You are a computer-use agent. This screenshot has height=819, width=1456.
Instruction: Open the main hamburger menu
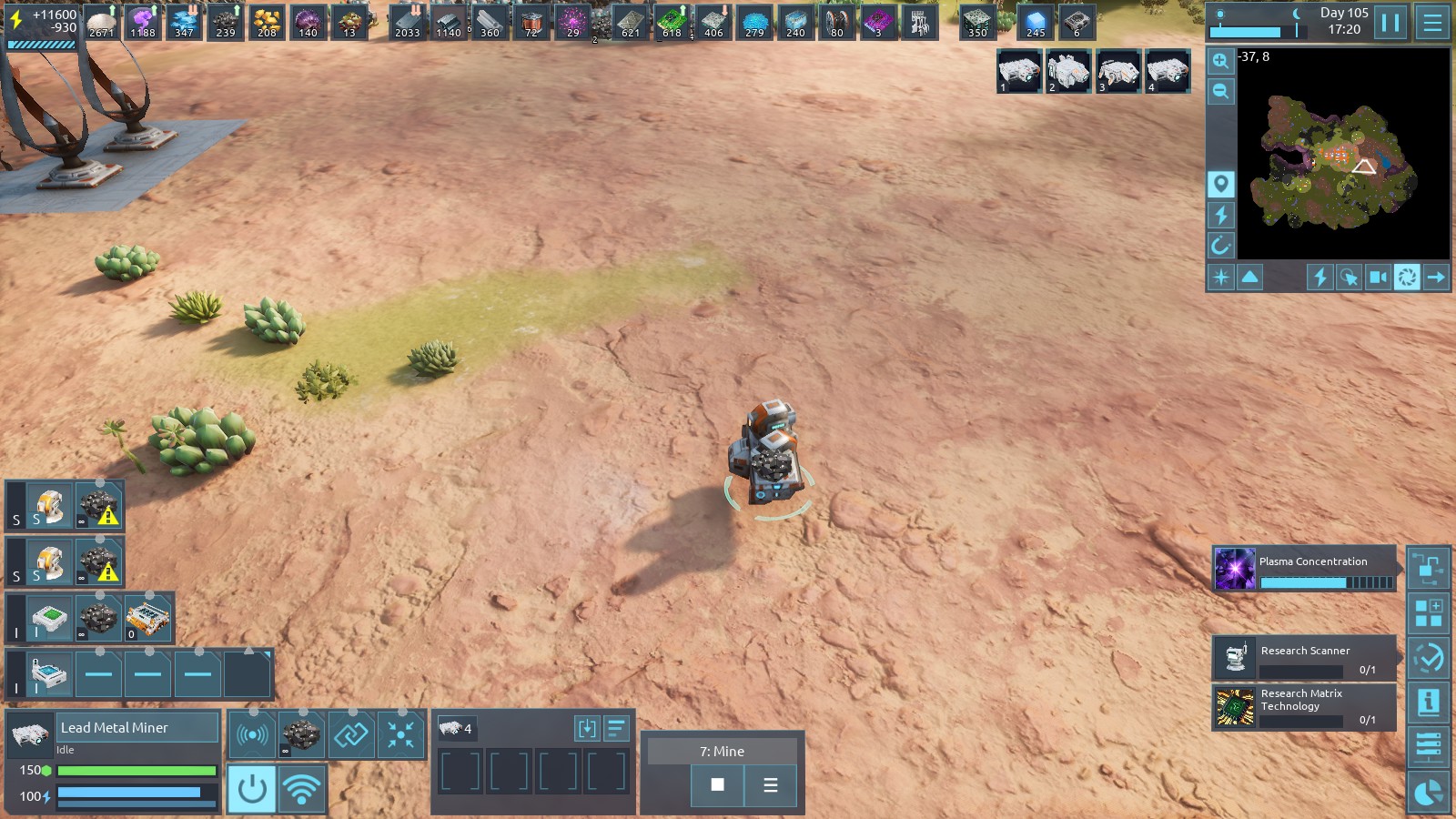[1432, 22]
